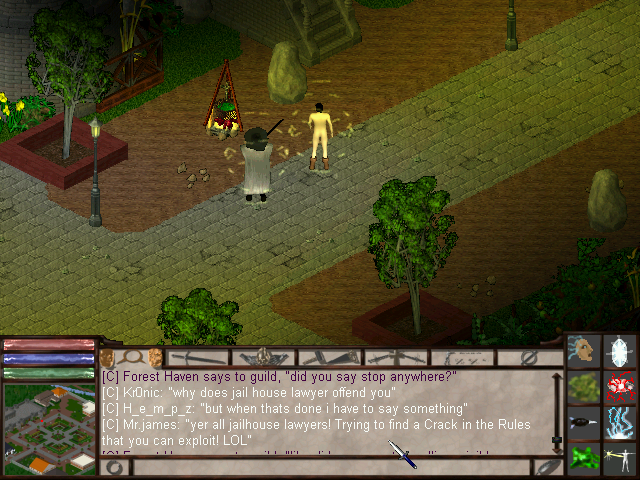Click the empty slot with the null symbol
Image resolution: width=640 pixels, height=480 pixels.
pyautogui.click(x=529, y=357)
